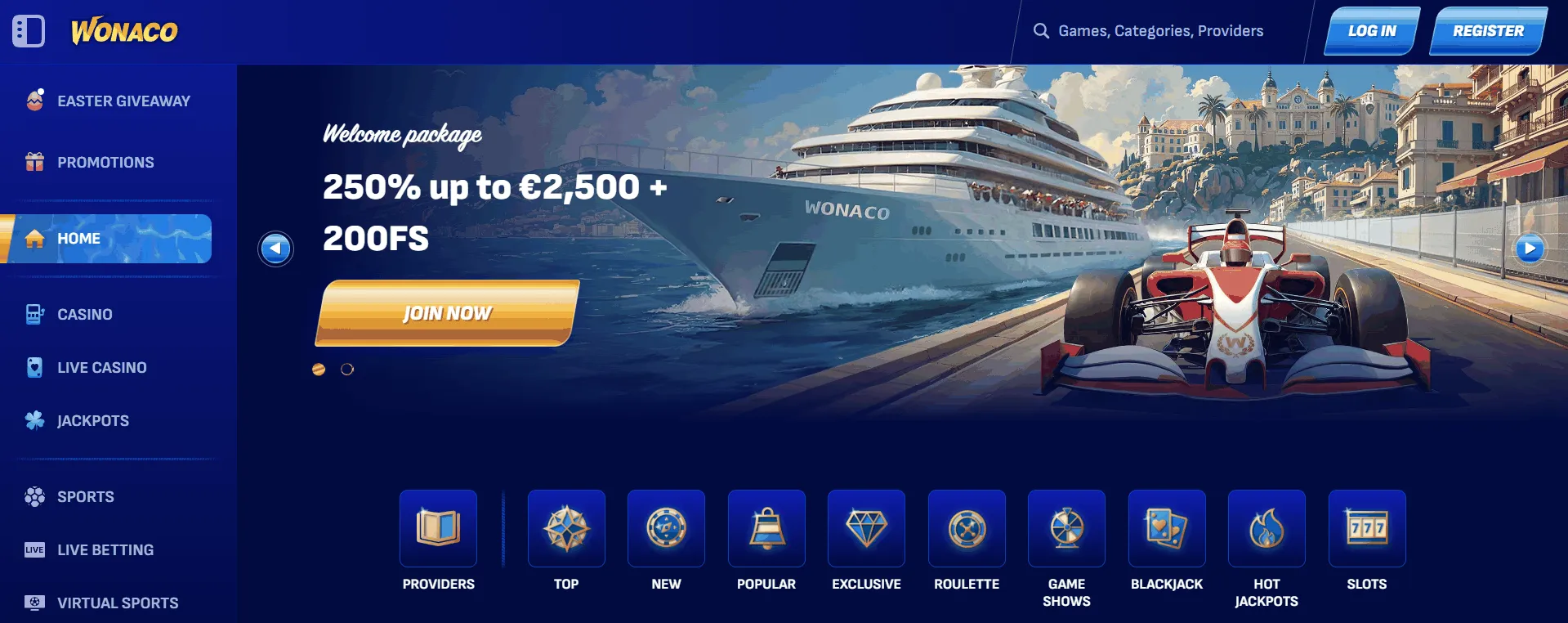Image resolution: width=1568 pixels, height=623 pixels.
Task: Open the Blackjack games icon
Action: pyautogui.click(x=1167, y=528)
